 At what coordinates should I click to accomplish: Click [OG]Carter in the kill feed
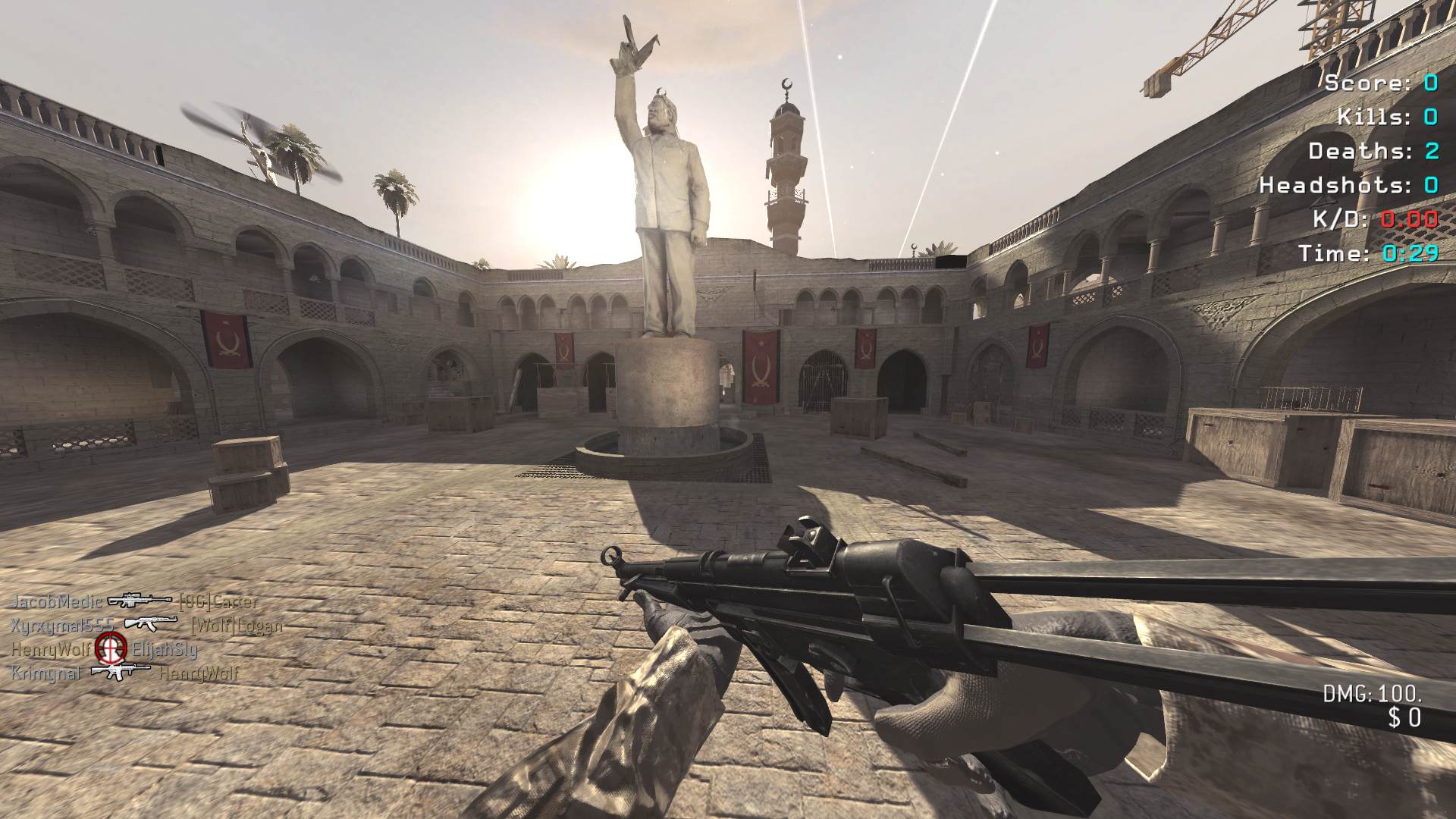(x=218, y=602)
